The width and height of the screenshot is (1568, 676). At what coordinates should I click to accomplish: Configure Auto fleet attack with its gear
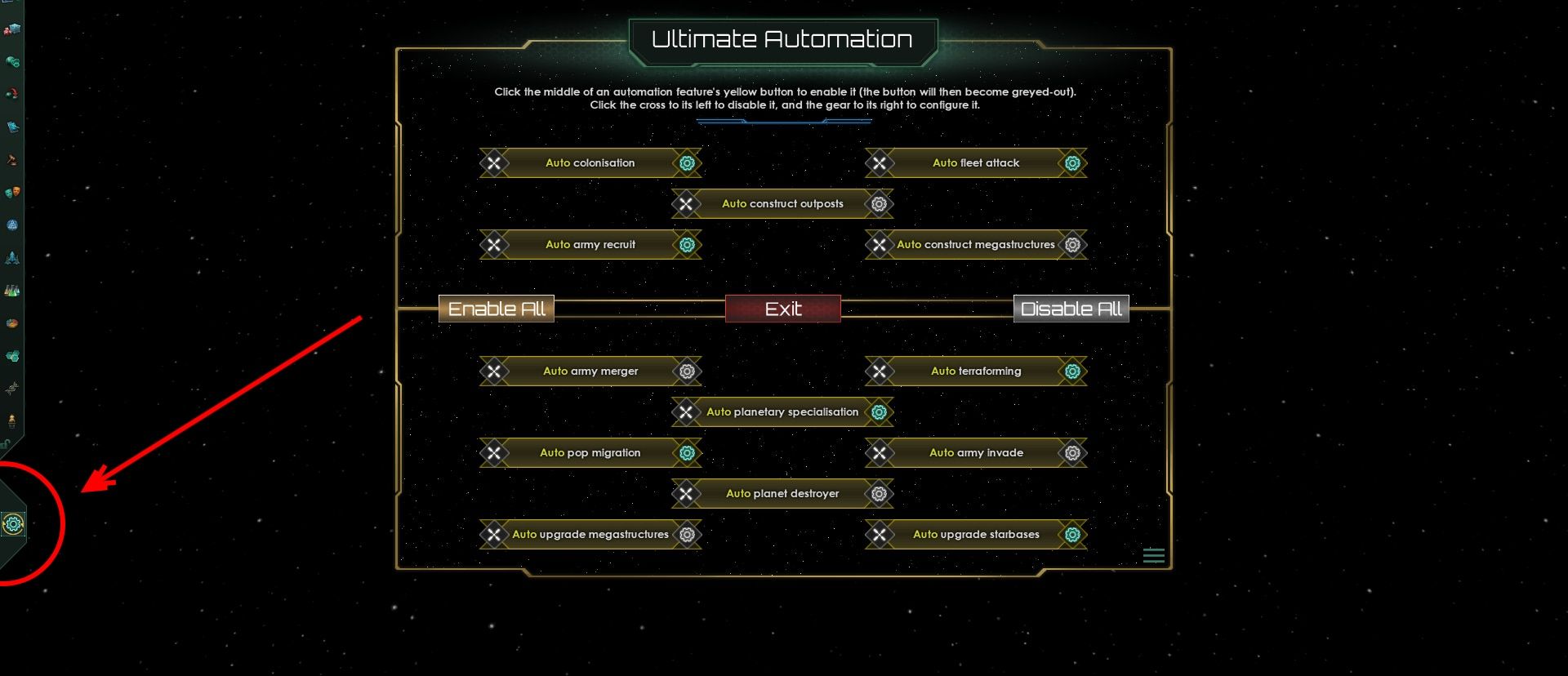point(1071,162)
